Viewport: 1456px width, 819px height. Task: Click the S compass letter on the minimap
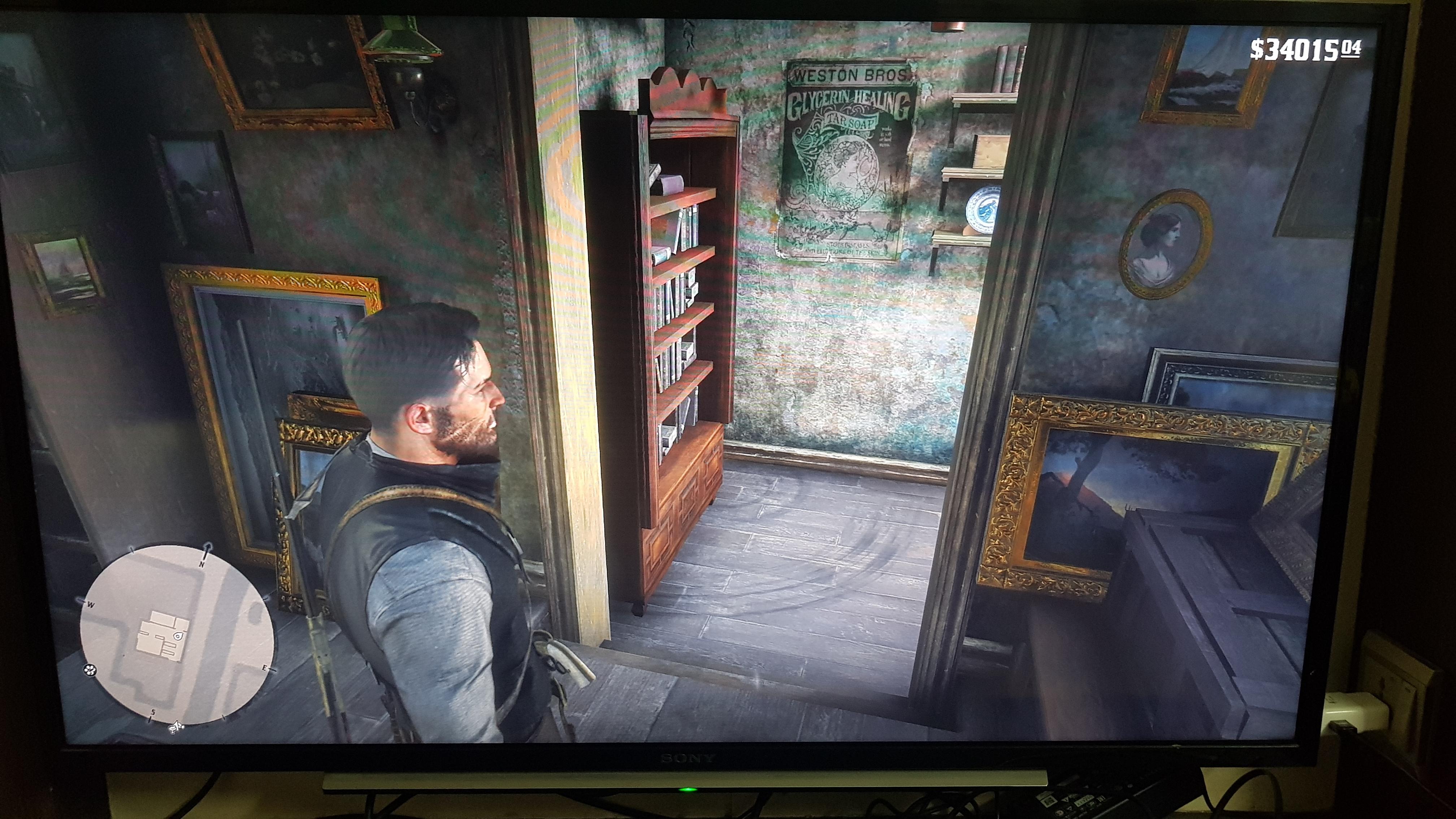(x=153, y=713)
